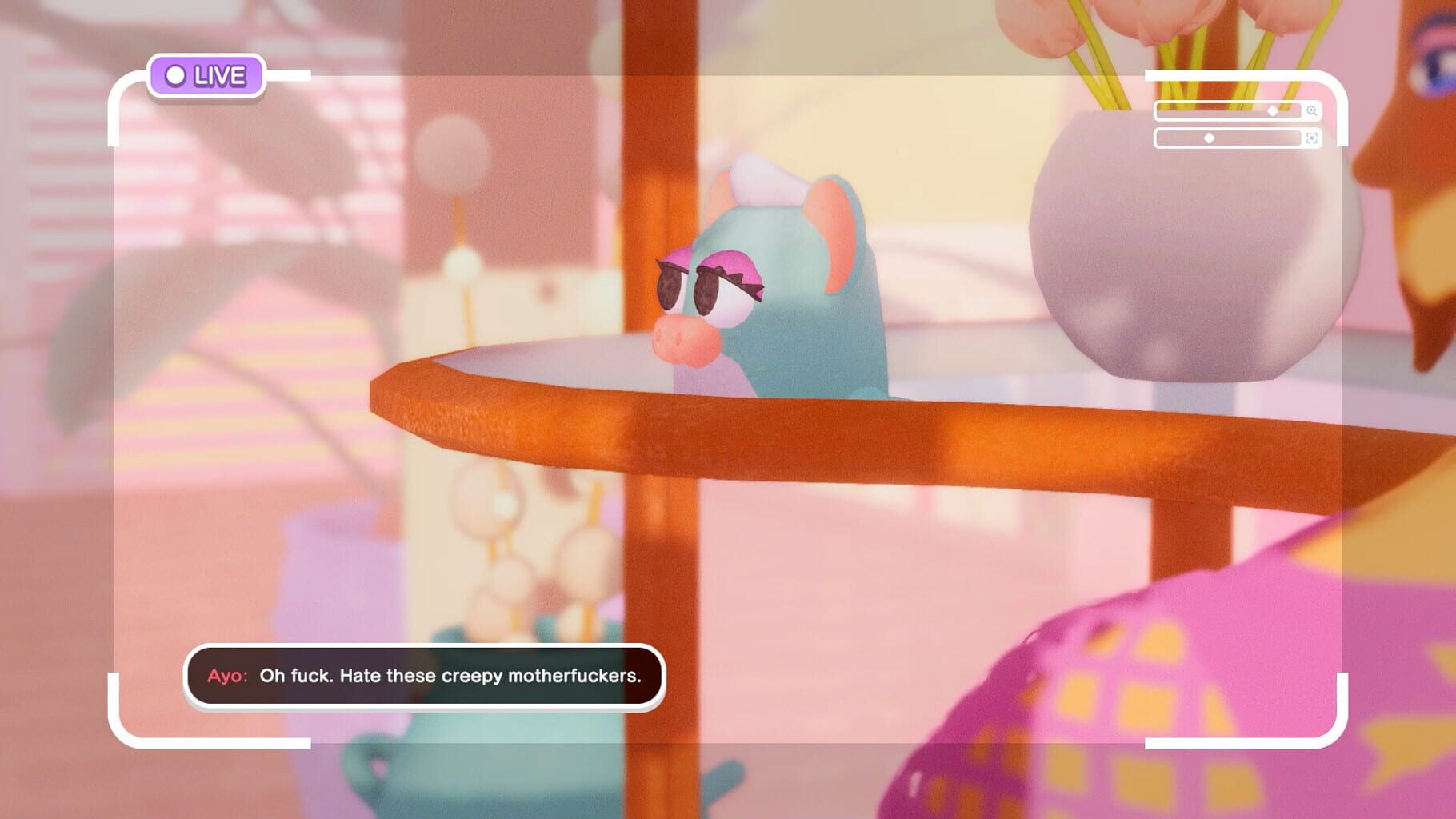The height and width of the screenshot is (819, 1456).
Task: Select the camera focus reticle icon
Action: [1312, 139]
